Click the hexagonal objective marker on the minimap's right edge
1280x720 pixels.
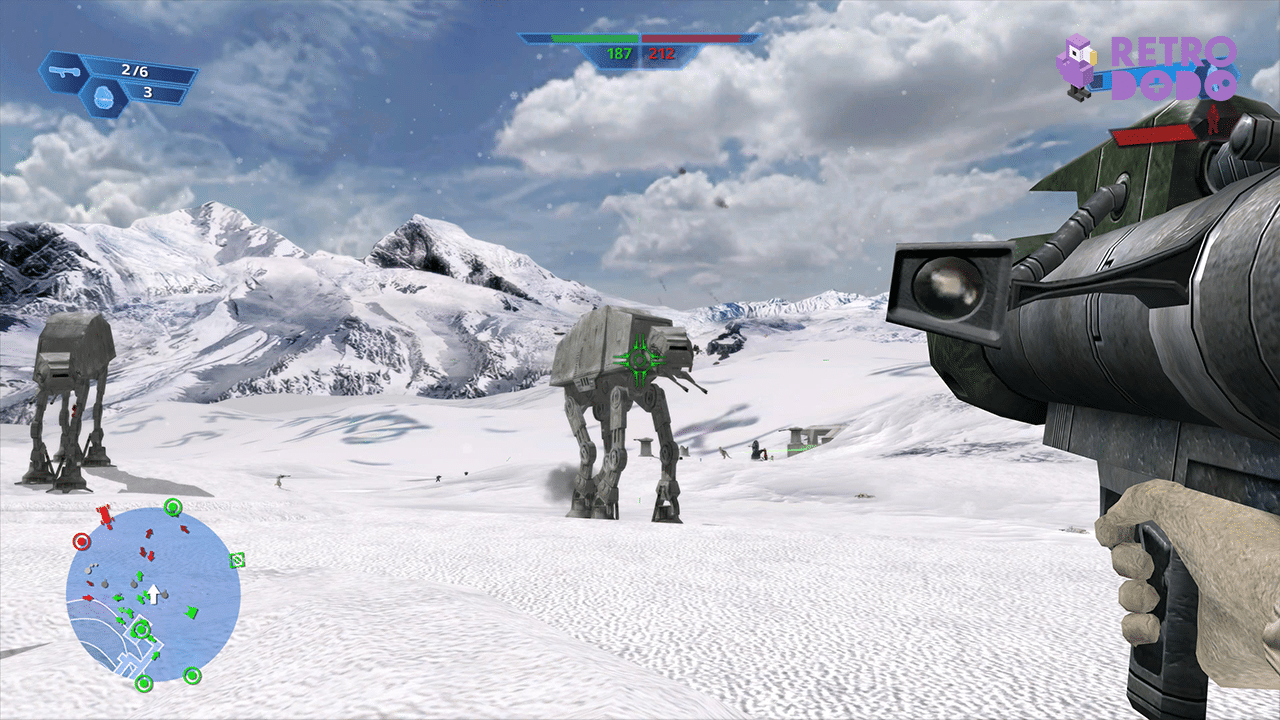236,560
